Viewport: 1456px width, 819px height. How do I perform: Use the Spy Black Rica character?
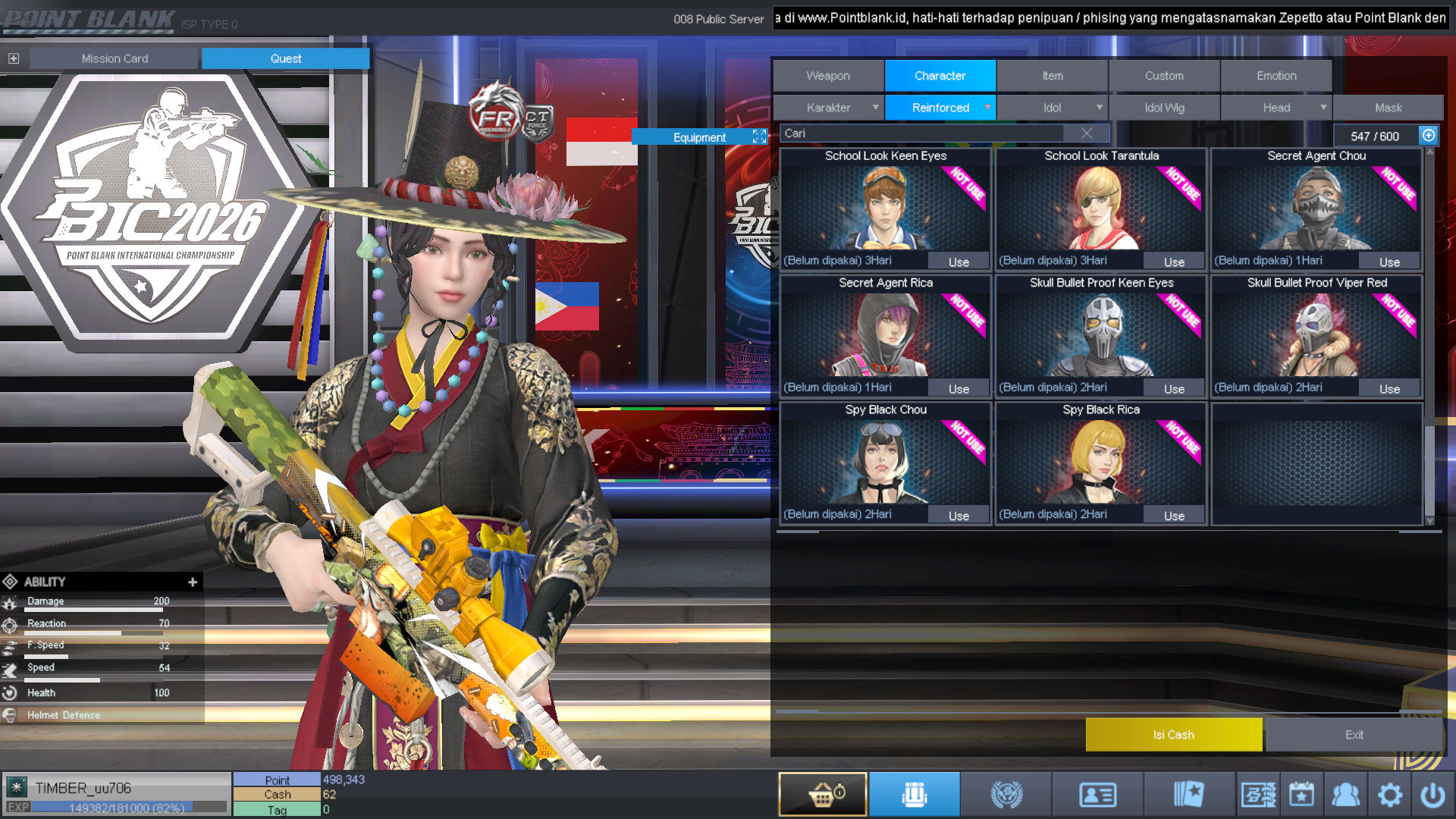point(1174,516)
